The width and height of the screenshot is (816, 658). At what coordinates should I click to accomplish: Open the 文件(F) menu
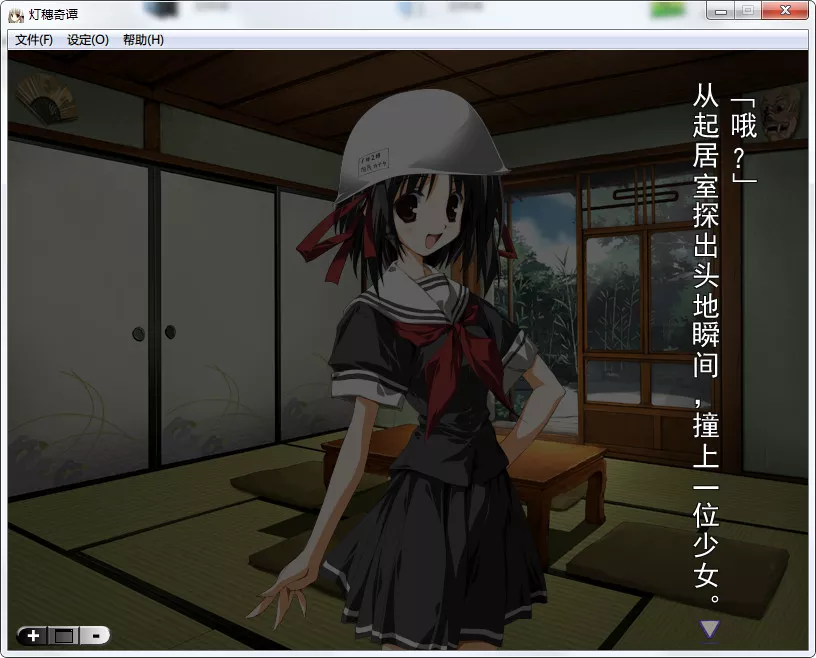pyautogui.click(x=34, y=40)
